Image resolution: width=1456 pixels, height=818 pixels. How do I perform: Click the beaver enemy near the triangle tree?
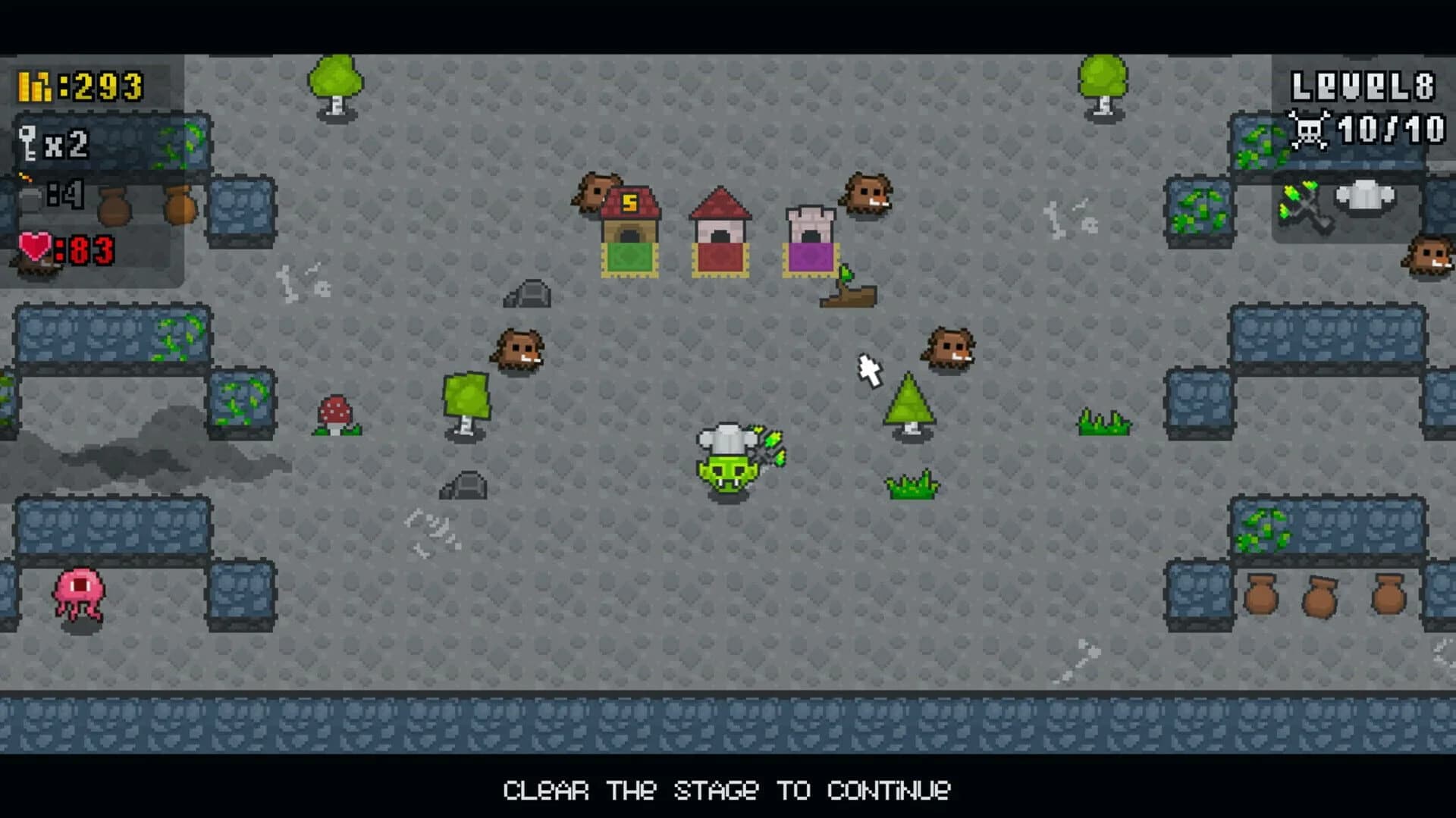tap(950, 347)
